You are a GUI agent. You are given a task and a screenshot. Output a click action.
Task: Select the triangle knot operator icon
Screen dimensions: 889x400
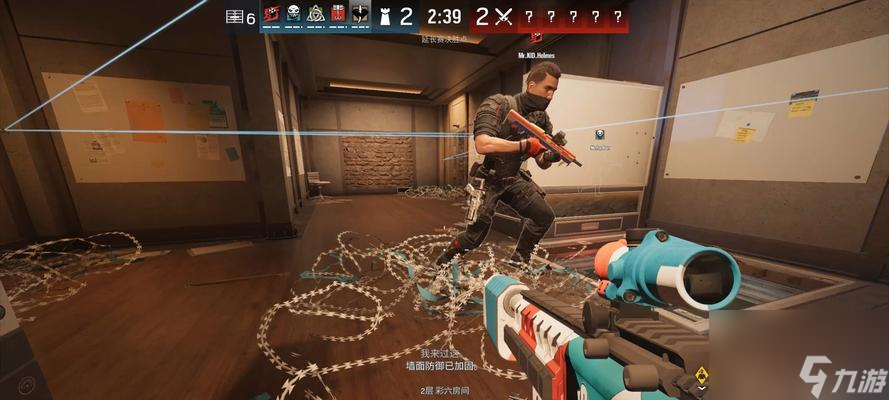click(315, 15)
